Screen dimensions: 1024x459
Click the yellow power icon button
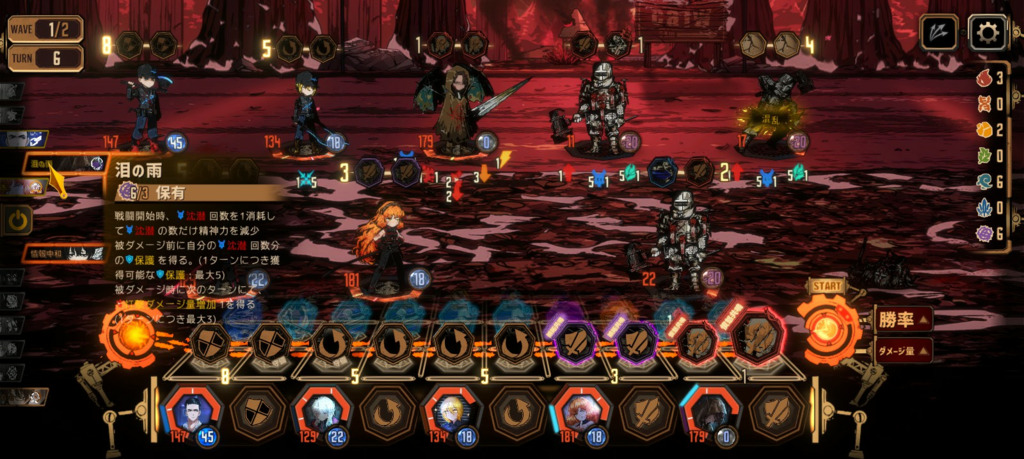coord(17,219)
